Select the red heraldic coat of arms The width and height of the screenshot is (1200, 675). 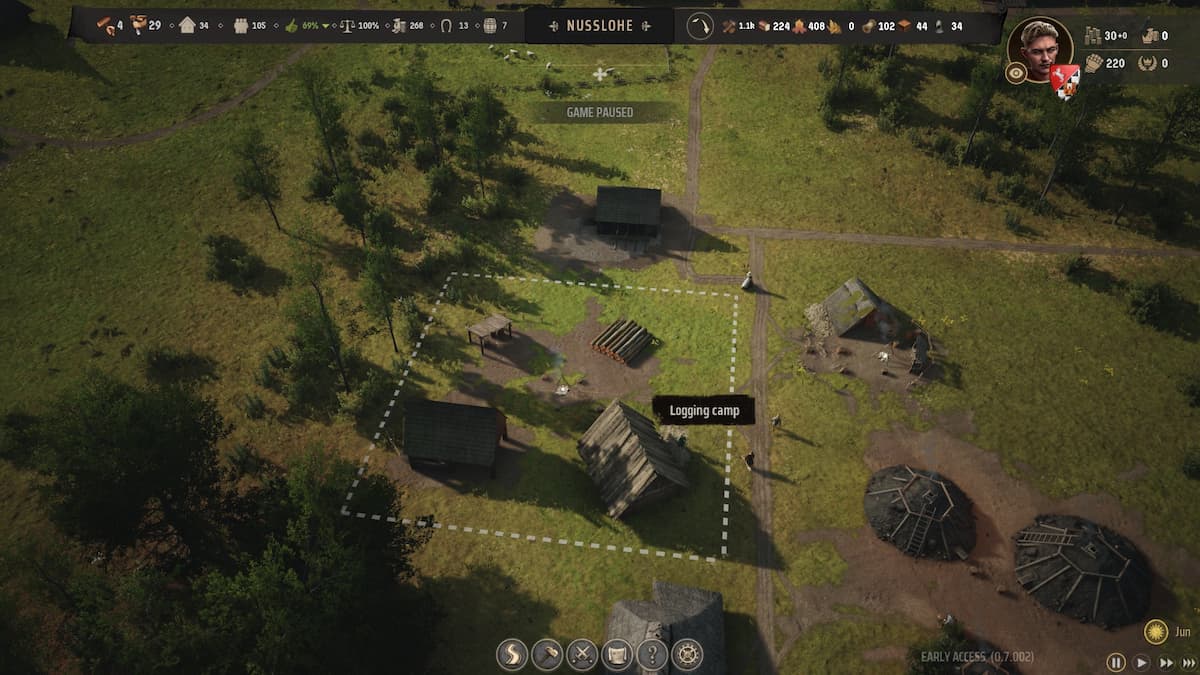pyautogui.click(x=1067, y=81)
